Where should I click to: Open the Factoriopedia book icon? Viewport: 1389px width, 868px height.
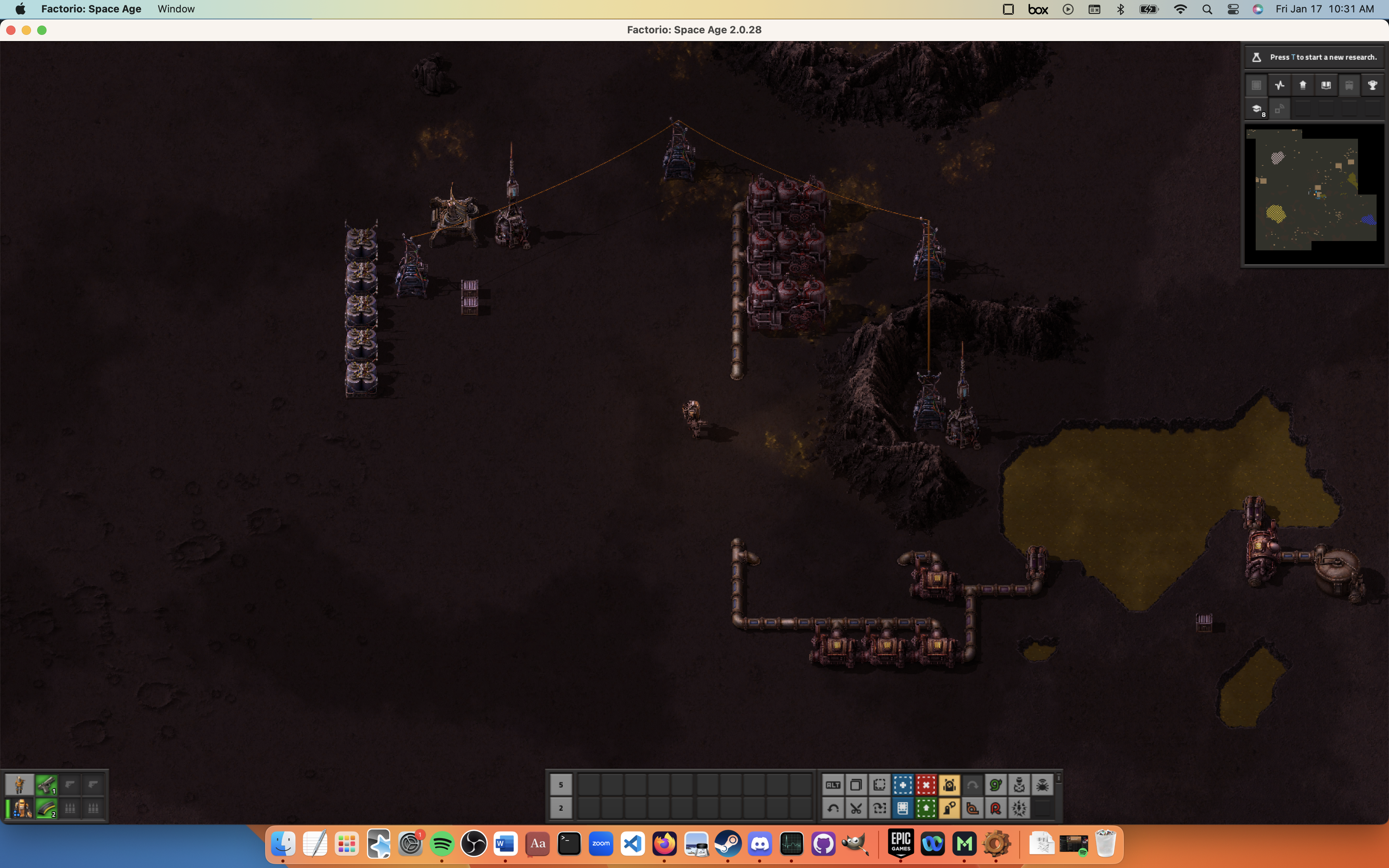(1326, 86)
